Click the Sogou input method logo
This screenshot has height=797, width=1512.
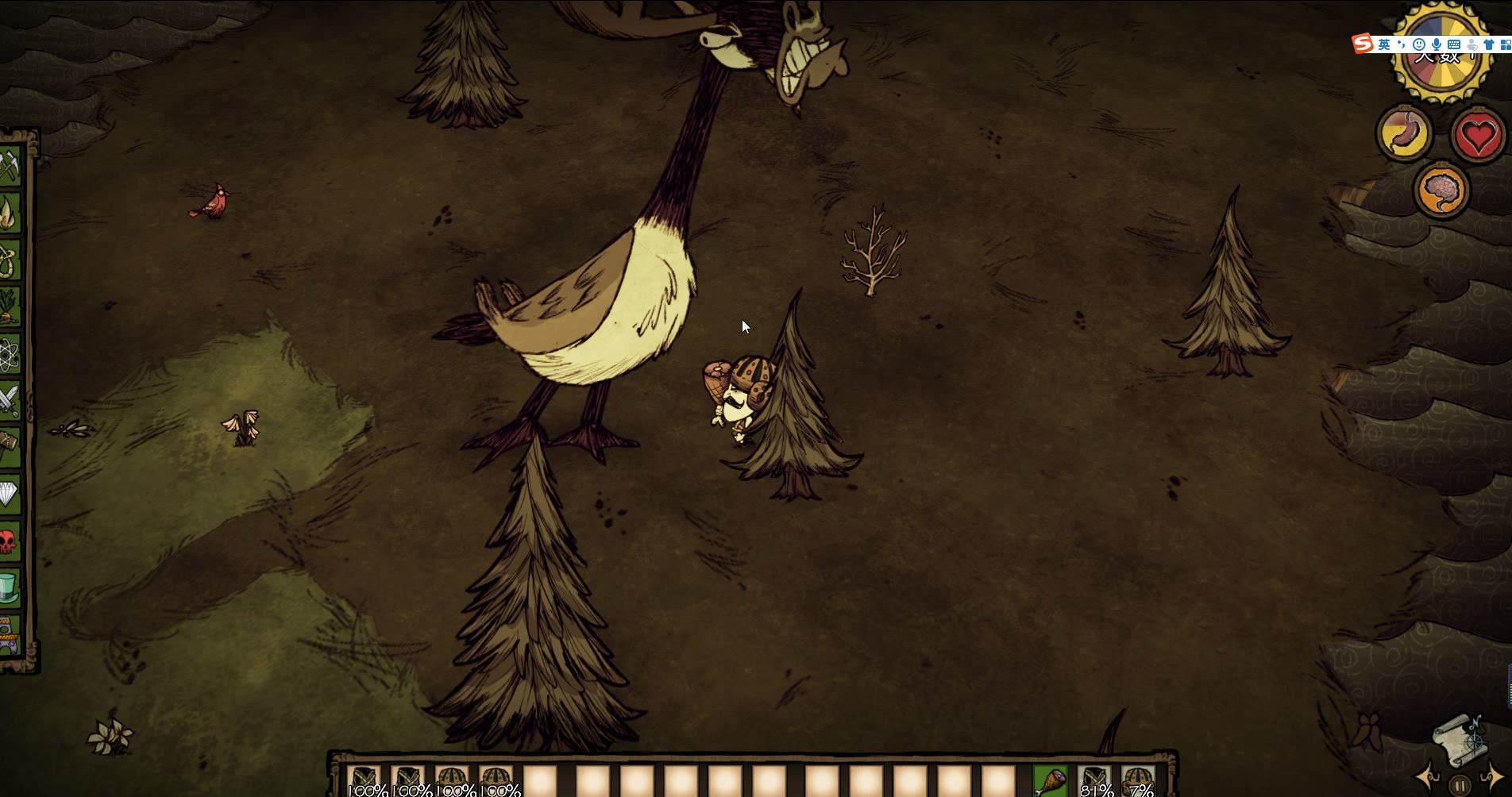coord(1363,44)
